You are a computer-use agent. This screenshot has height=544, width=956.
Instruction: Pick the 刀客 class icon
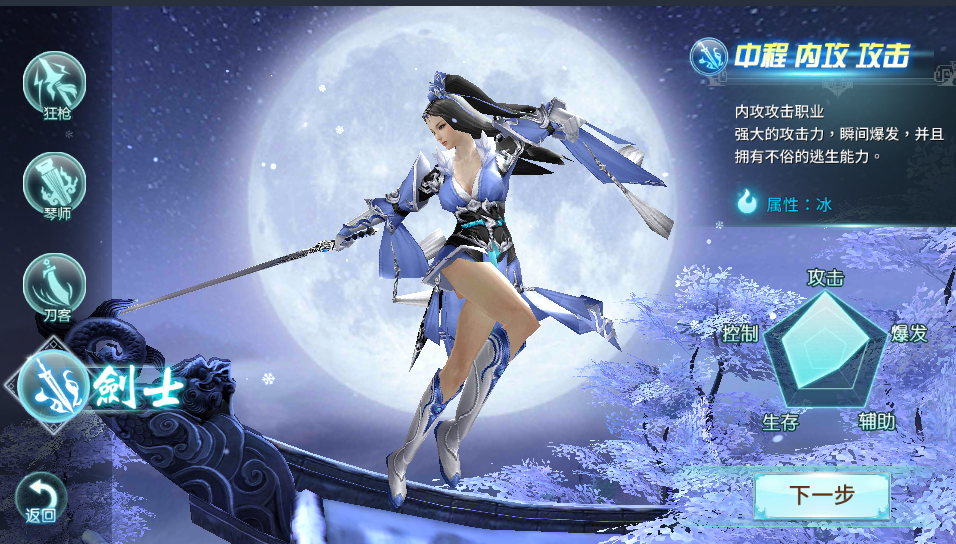pyautogui.click(x=54, y=284)
